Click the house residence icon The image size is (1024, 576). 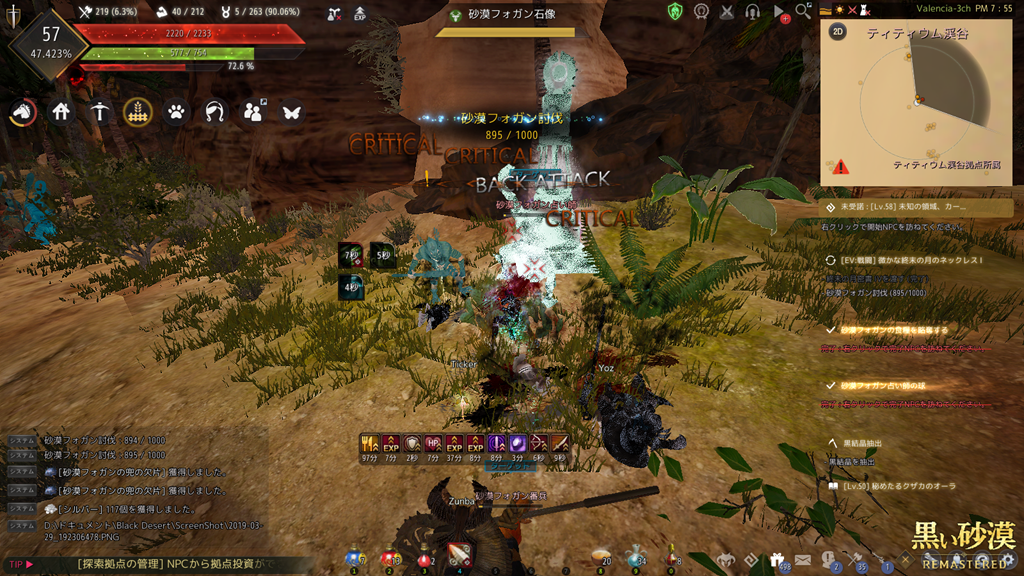point(62,112)
